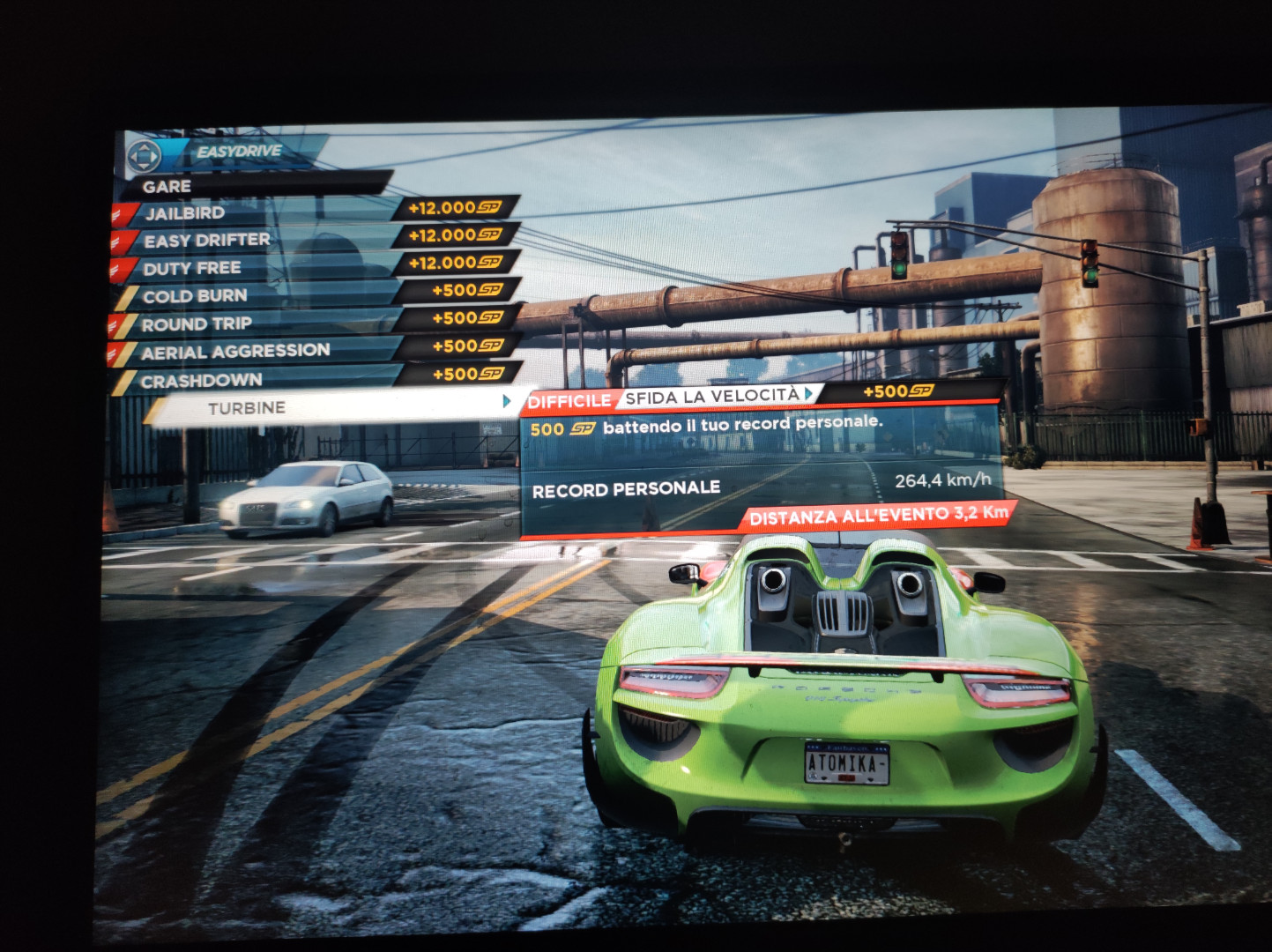Click the Gare menu header
This screenshot has height=952, width=1272.
[x=167, y=187]
